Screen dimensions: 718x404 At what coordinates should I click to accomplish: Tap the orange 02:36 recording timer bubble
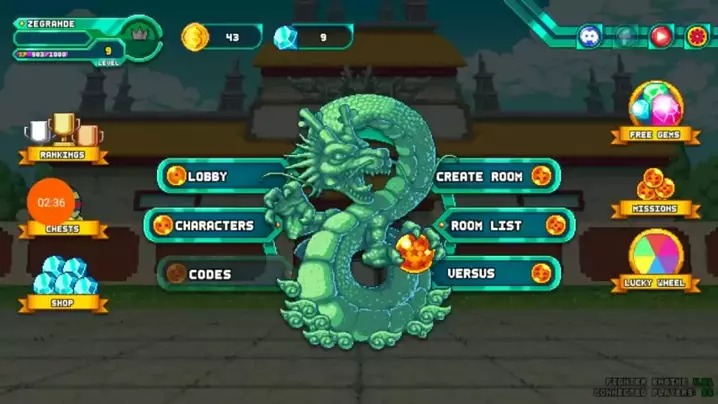click(51, 202)
